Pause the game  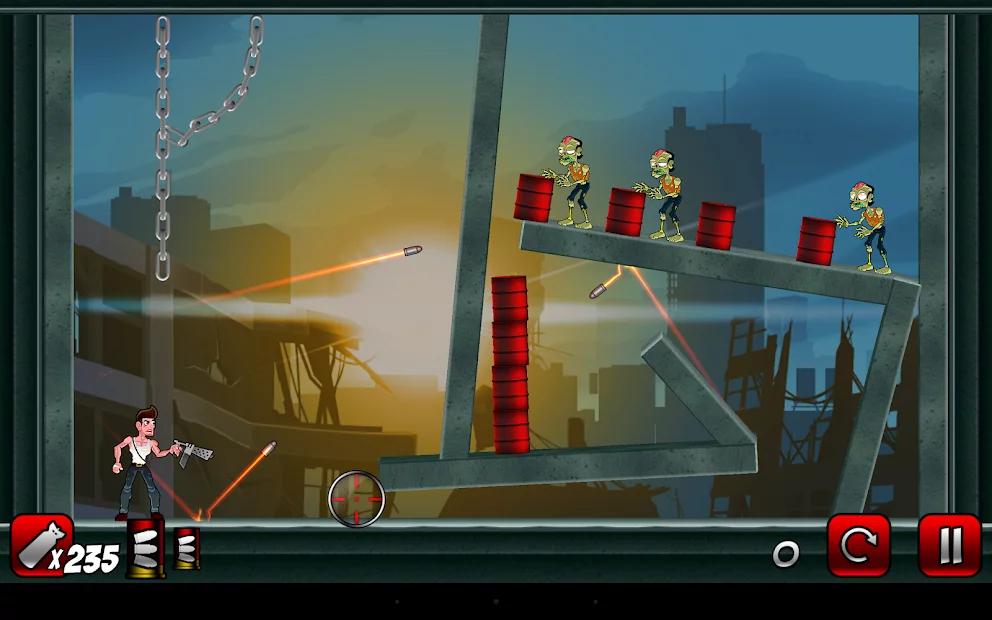(949, 545)
